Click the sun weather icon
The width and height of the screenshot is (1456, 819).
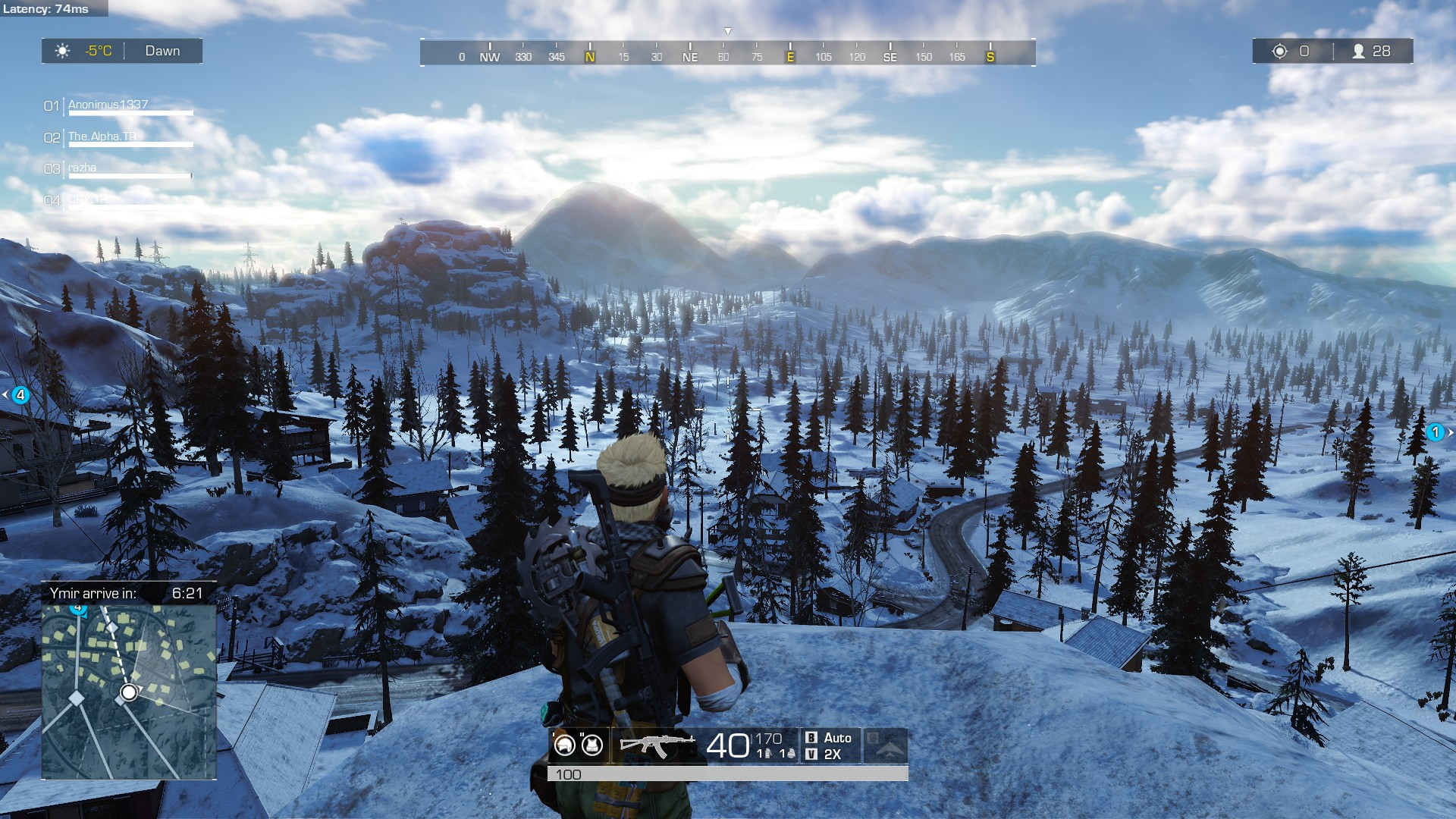(x=62, y=51)
